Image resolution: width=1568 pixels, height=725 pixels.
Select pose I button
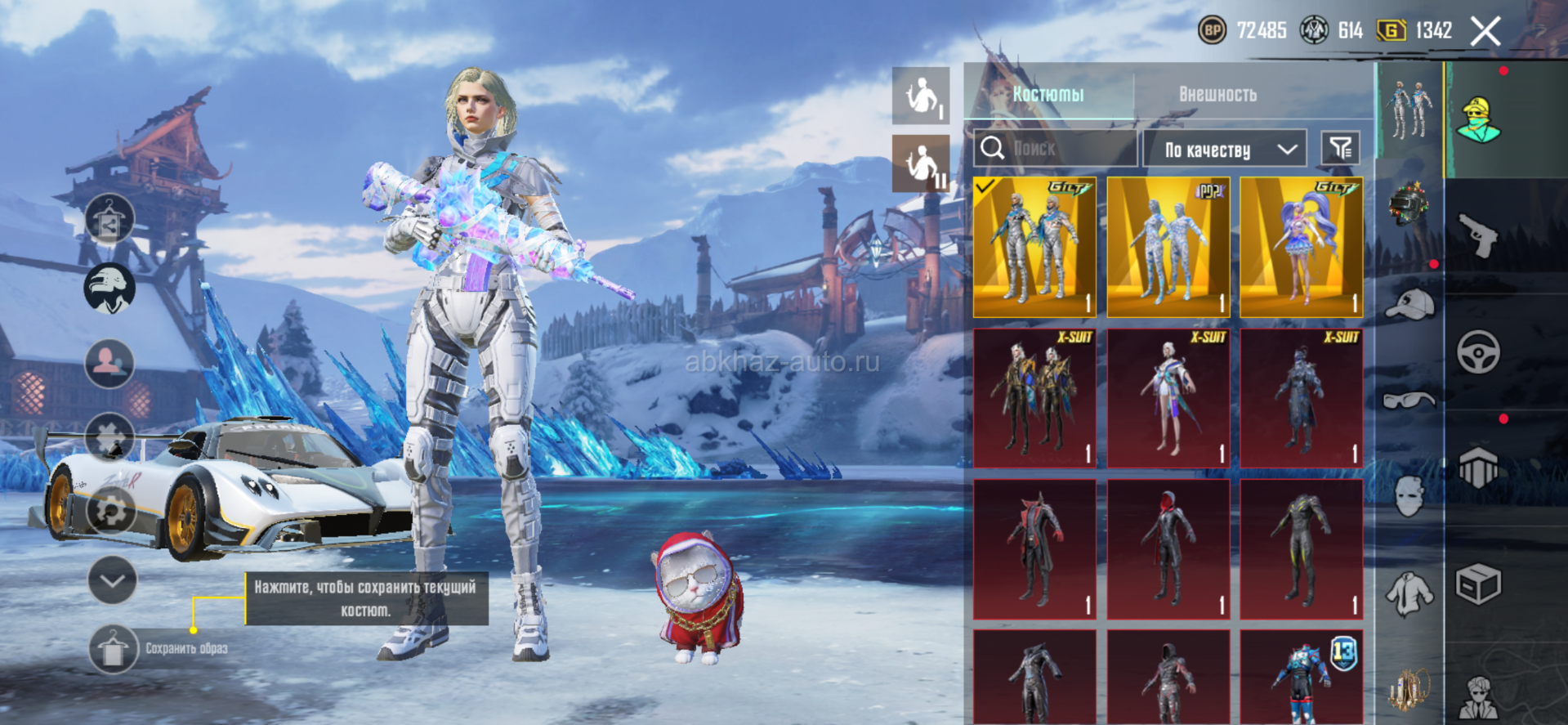[x=921, y=96]
